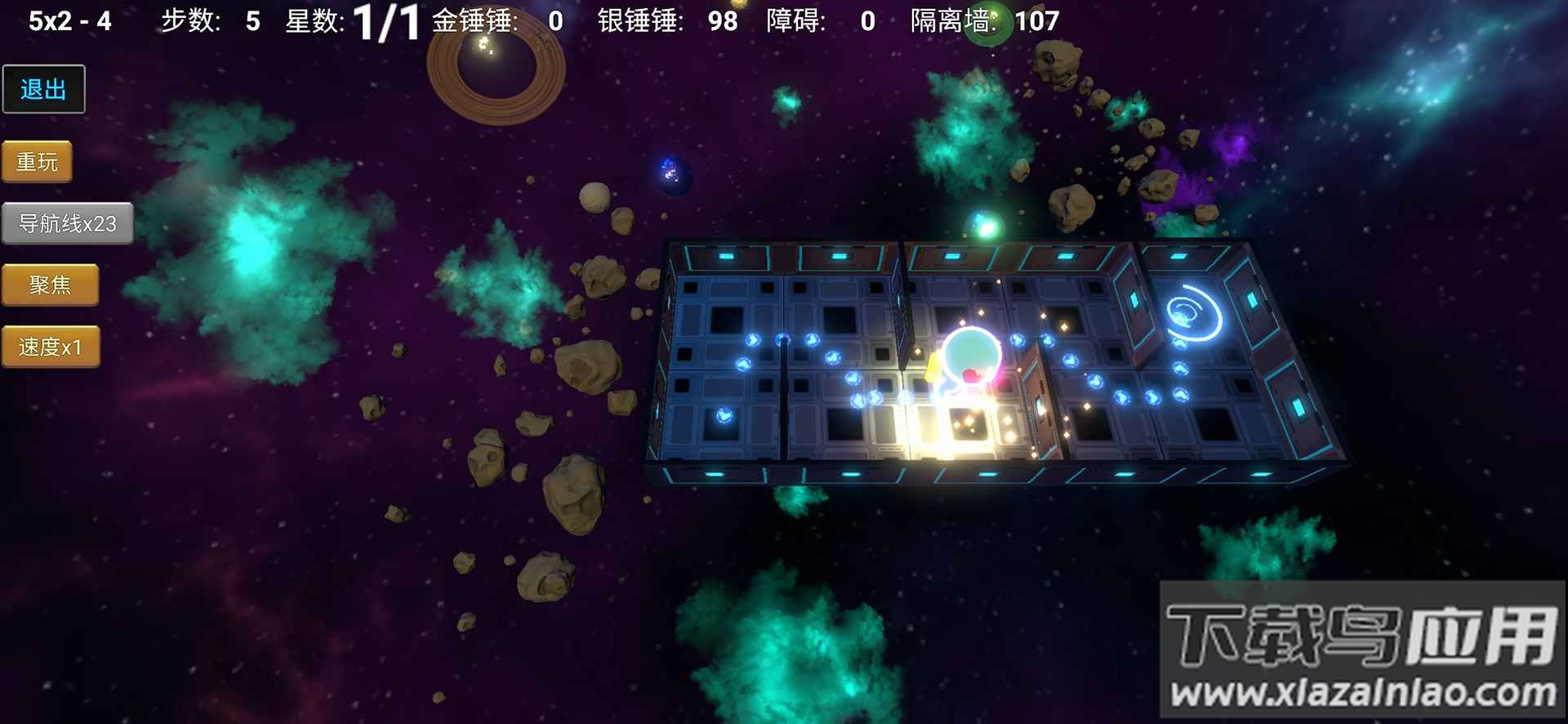Restart the level with 重玩
This screenshot has height=724, width=1568.
(37, 162)
